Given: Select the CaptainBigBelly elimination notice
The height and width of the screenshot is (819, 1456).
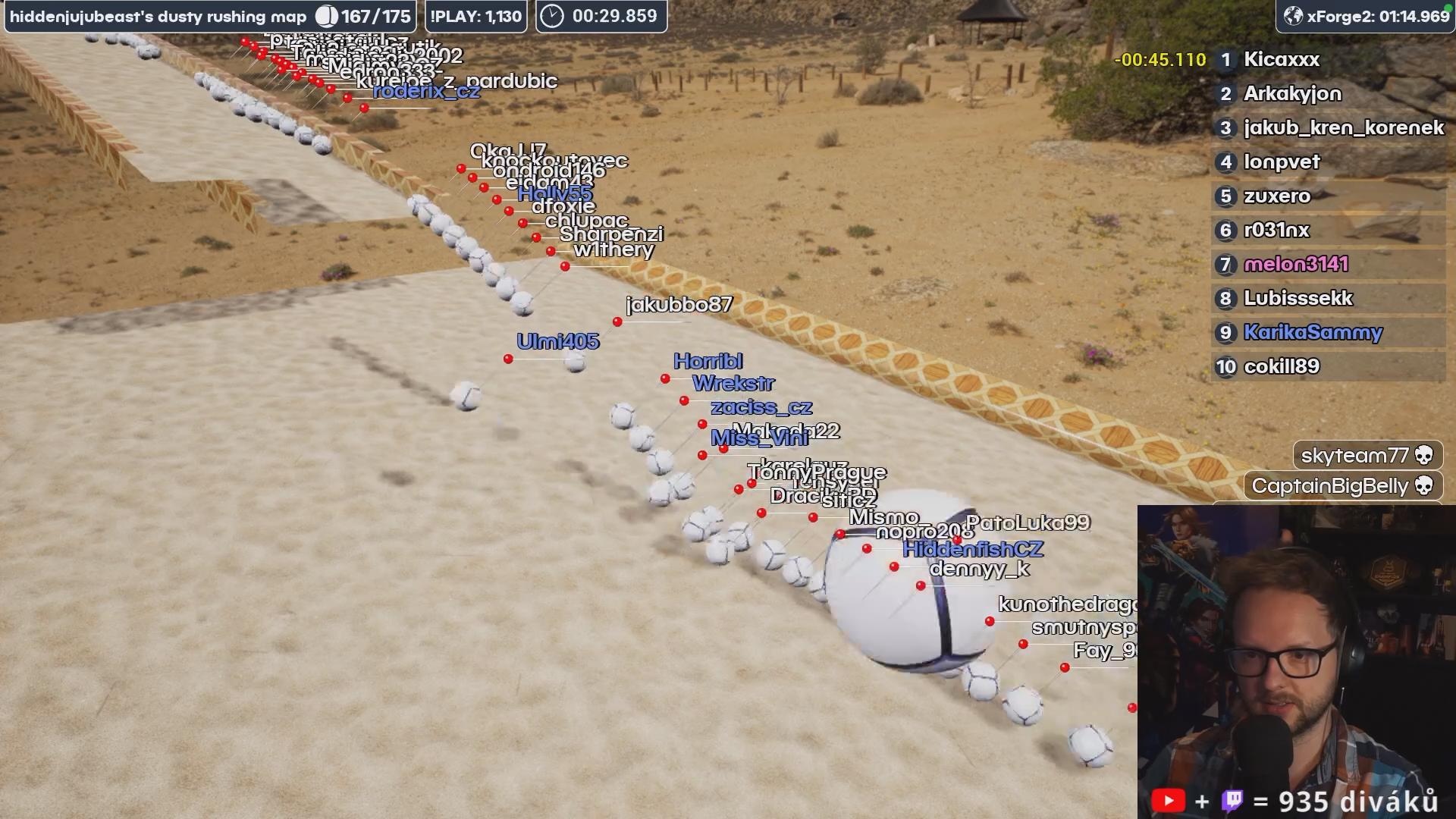Looking at the screenshot, I should click(1342, 486).
